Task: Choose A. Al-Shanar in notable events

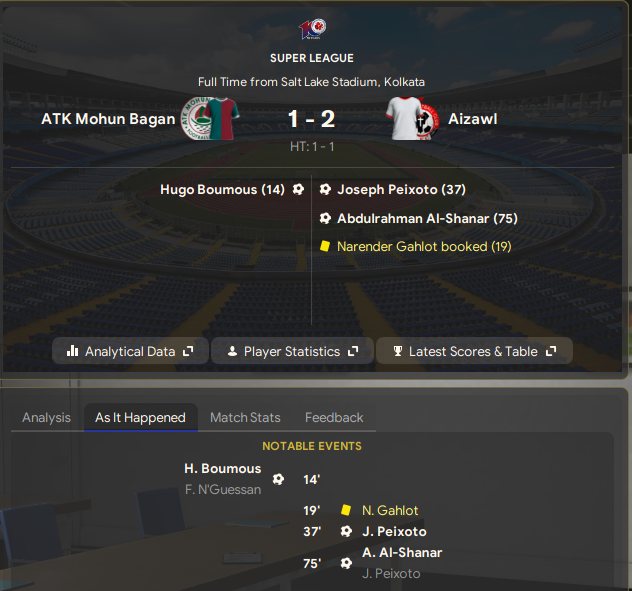Action: (x=402, y=552)
